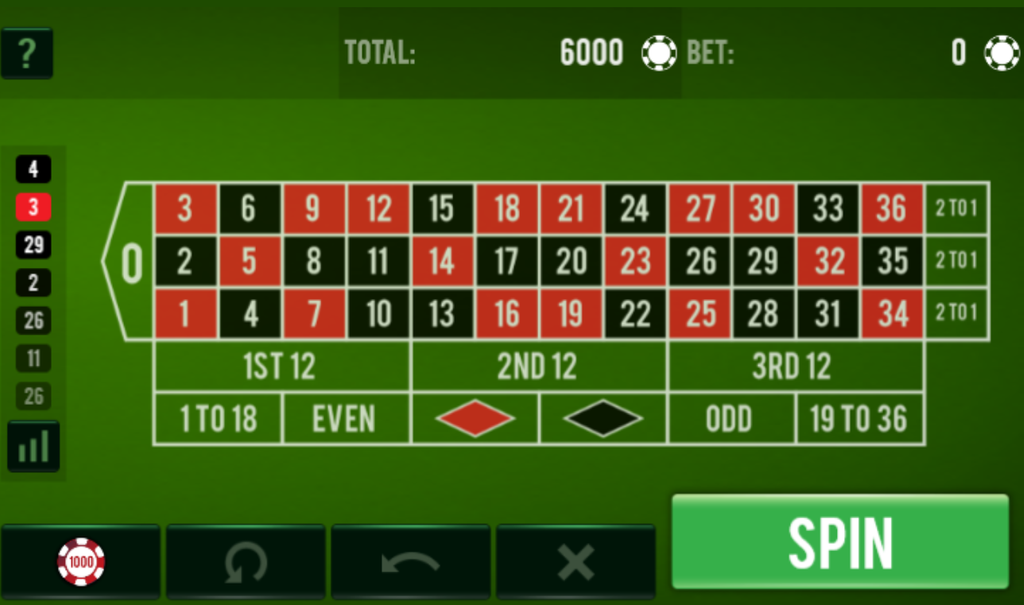The image size is (1024, 605).
Task: Bet on the 2ND 12 dozen
Action: click(538, 367)
